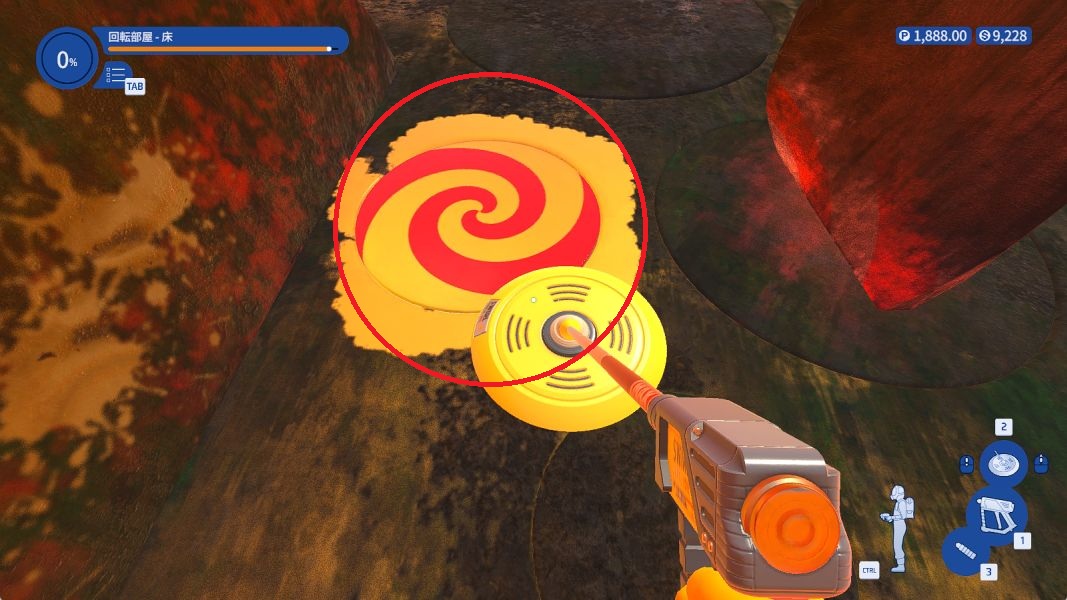Click the cleaning progress percentage circle
Screen dimensions: 1067x600
coord(66,60)
